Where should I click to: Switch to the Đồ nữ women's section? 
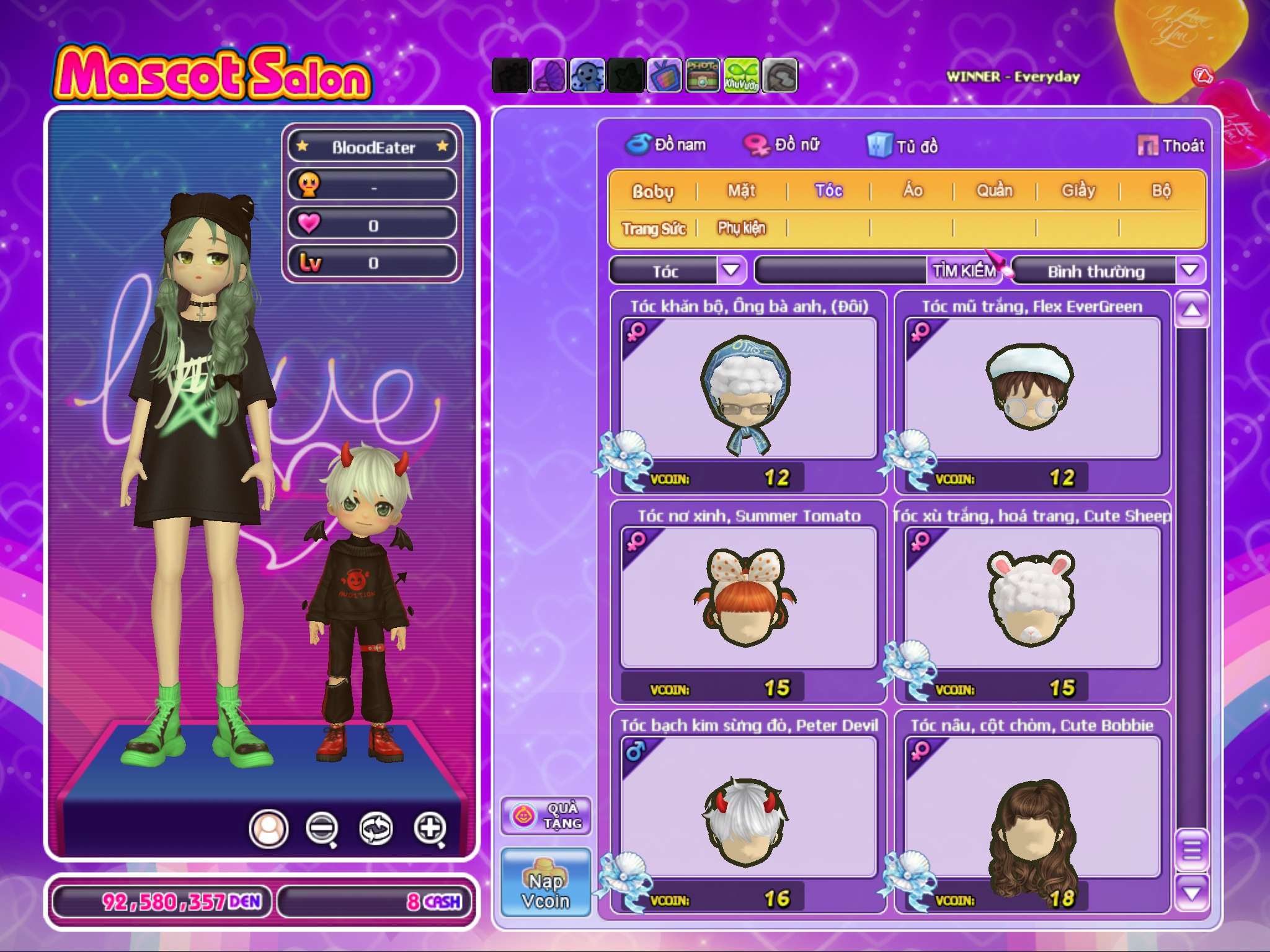click(782, 145)
